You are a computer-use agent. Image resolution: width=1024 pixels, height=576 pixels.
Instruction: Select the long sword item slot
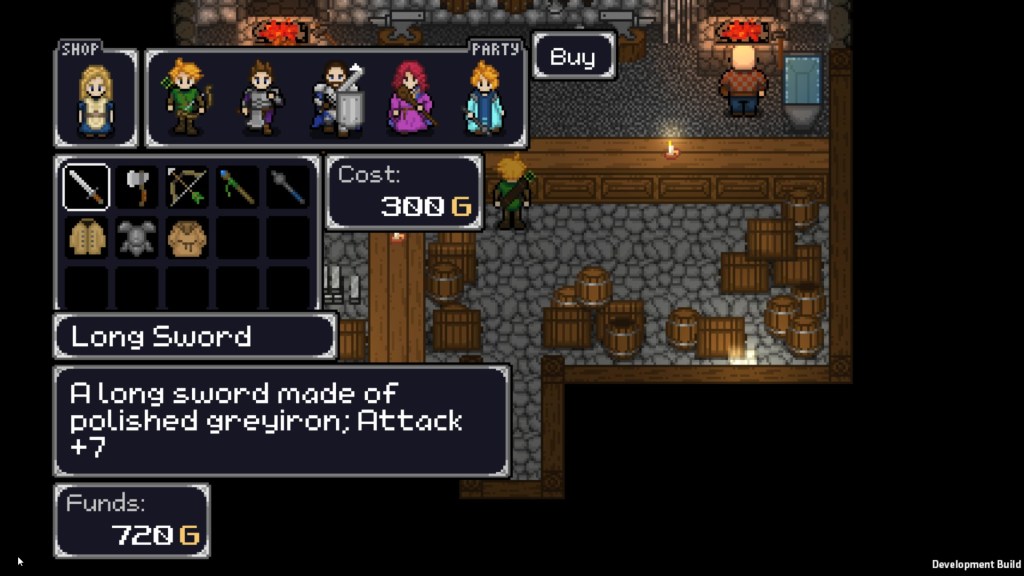pos(86,187)
